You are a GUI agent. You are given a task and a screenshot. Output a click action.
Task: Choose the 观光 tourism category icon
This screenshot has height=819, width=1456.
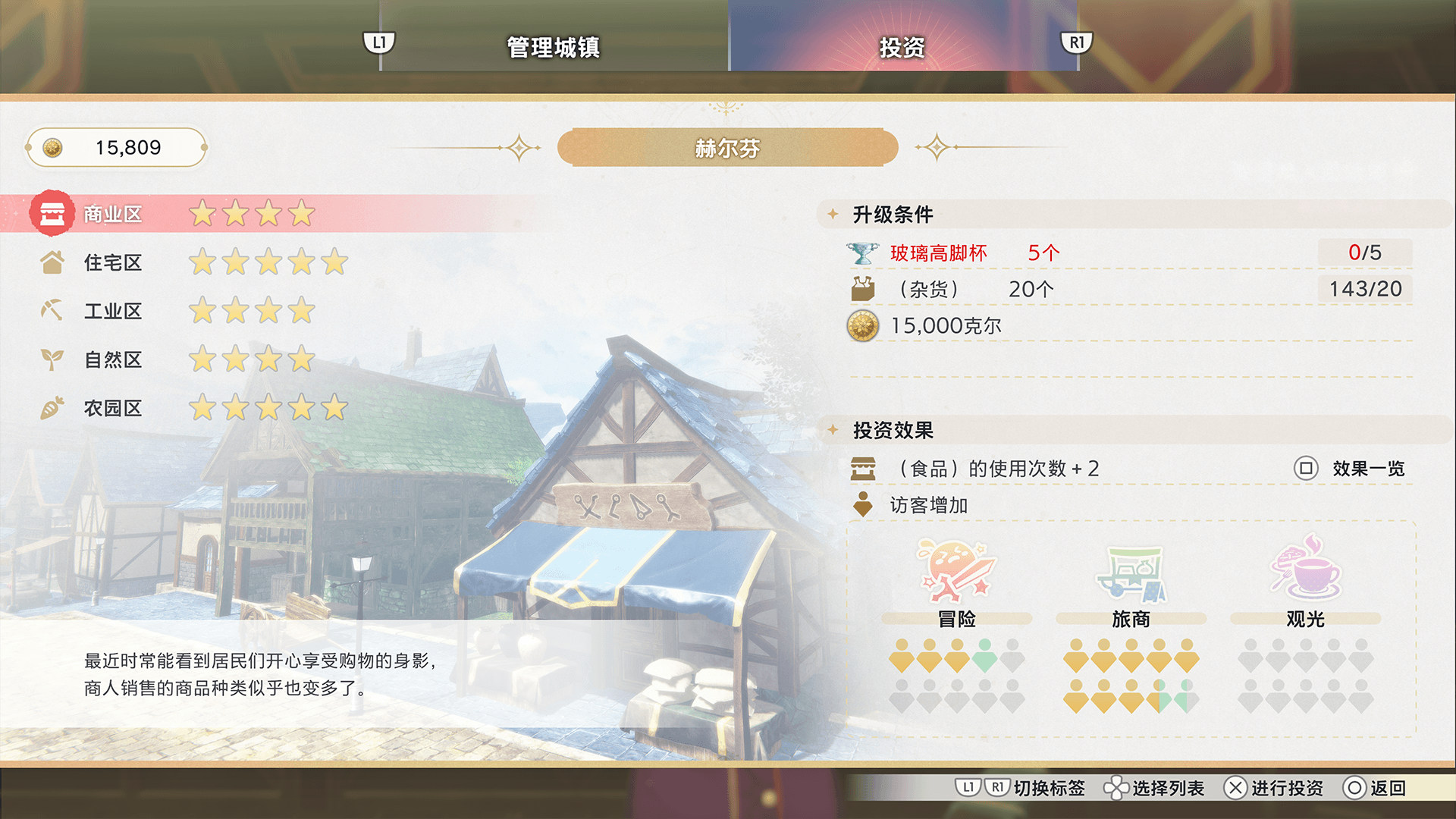click(x=1305, y=572)
